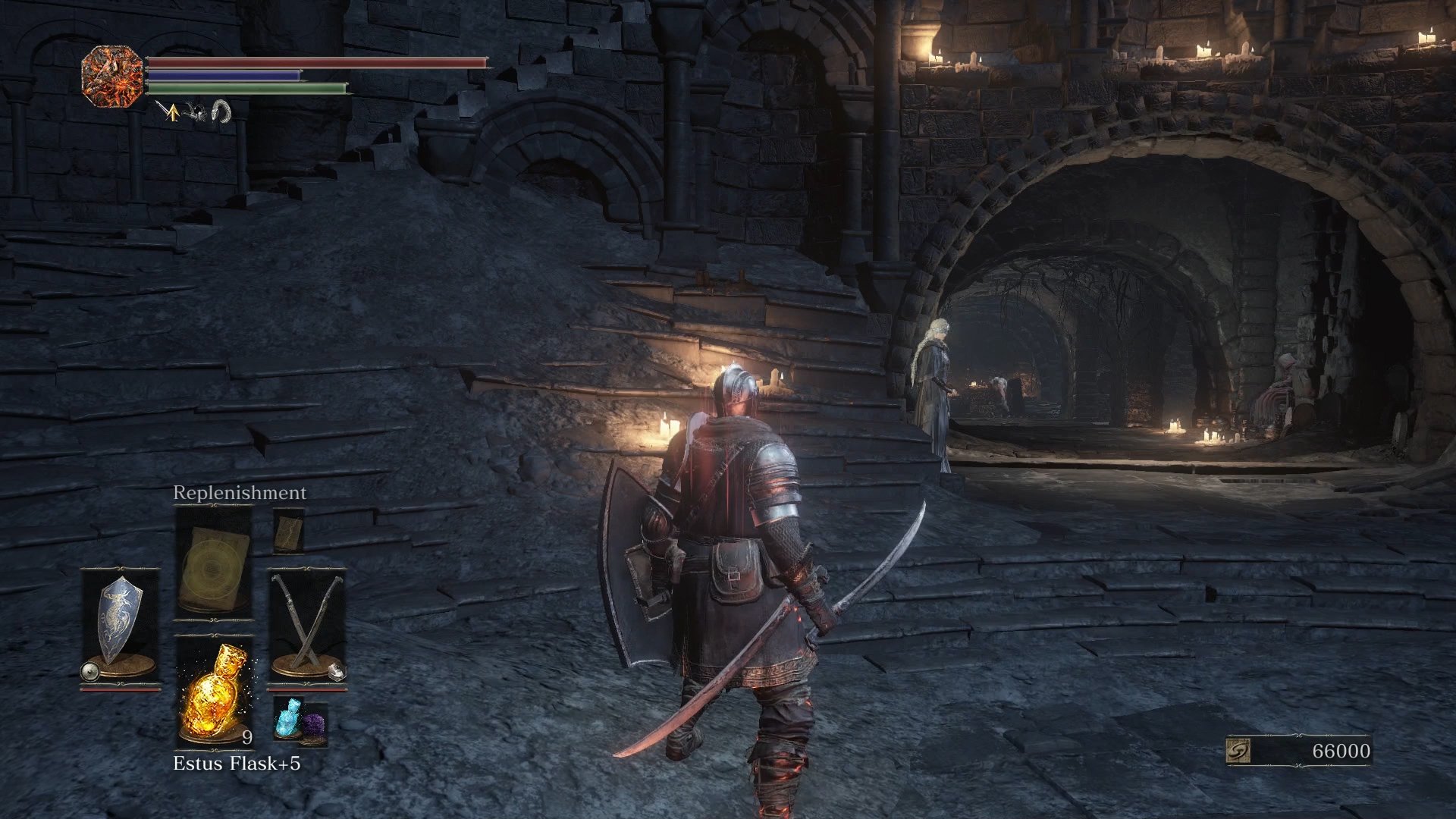Click the dragon-shaped status icon near the health bars
The image size is (1456, 819).
tap(197, 112)
